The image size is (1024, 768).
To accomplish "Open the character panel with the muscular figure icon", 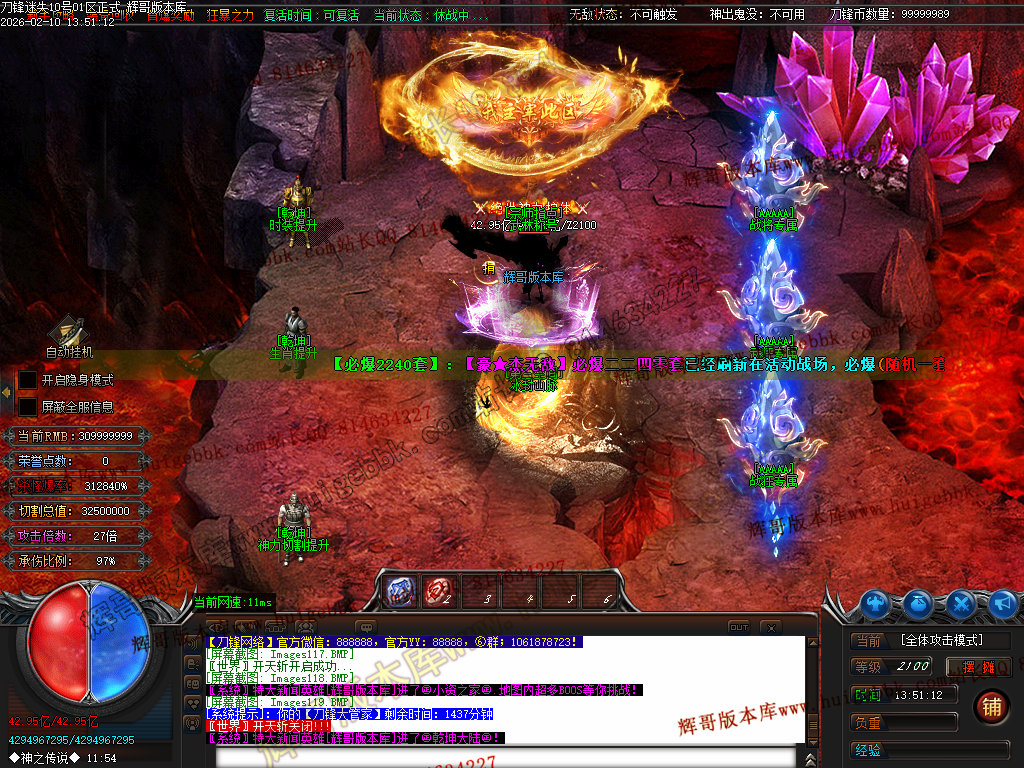I will coord(877,603).
